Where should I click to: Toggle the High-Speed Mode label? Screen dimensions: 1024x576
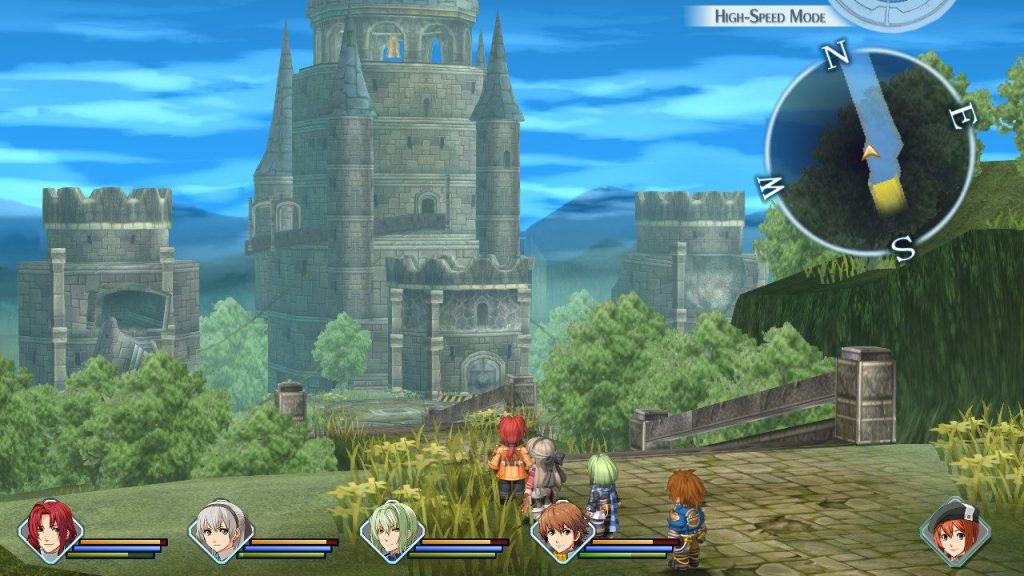[769, 16]
